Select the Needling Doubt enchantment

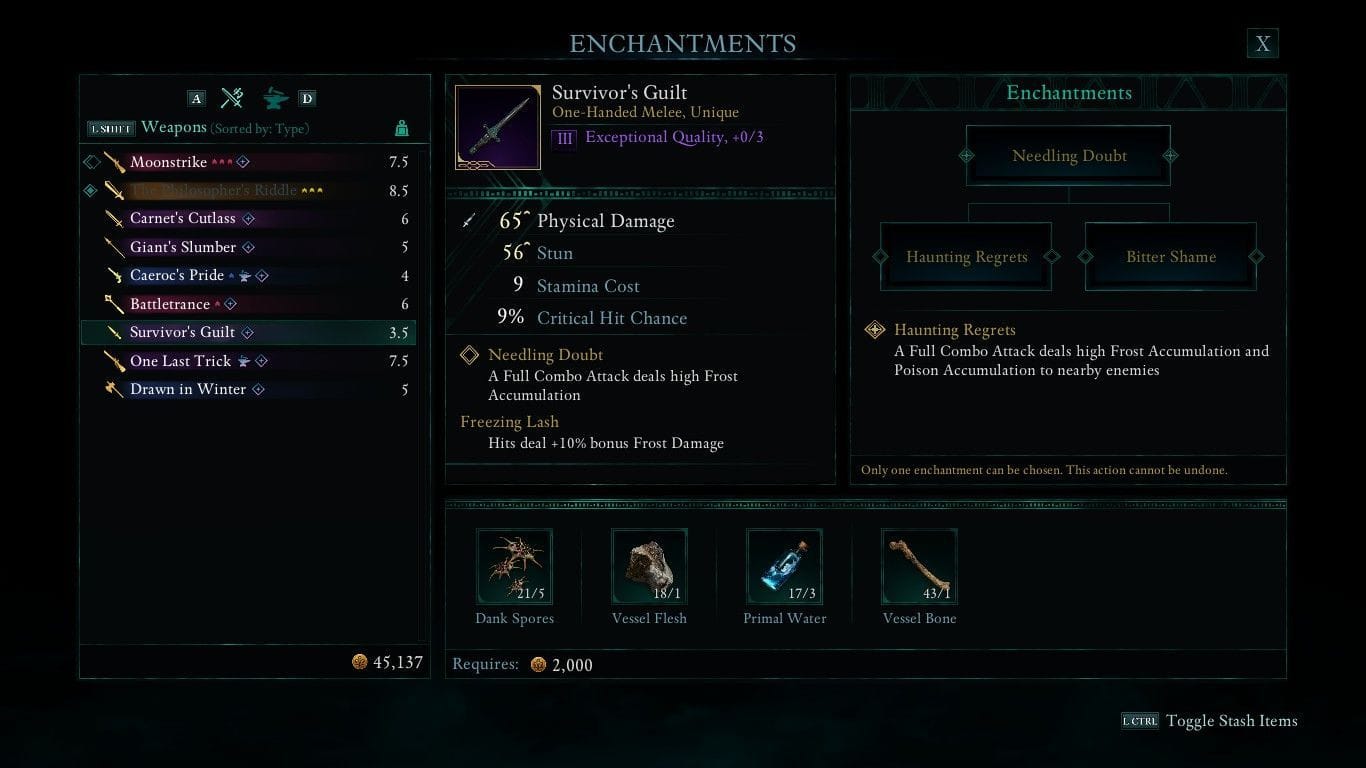point(1069,155)
